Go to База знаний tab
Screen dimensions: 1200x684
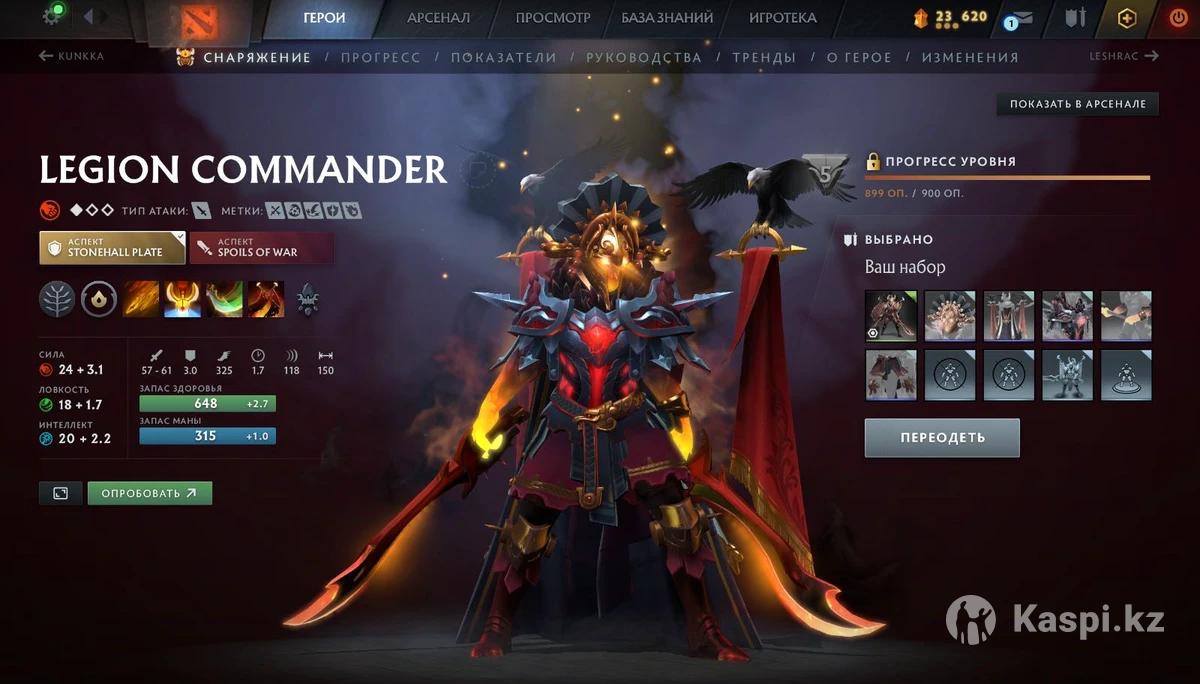667,18
